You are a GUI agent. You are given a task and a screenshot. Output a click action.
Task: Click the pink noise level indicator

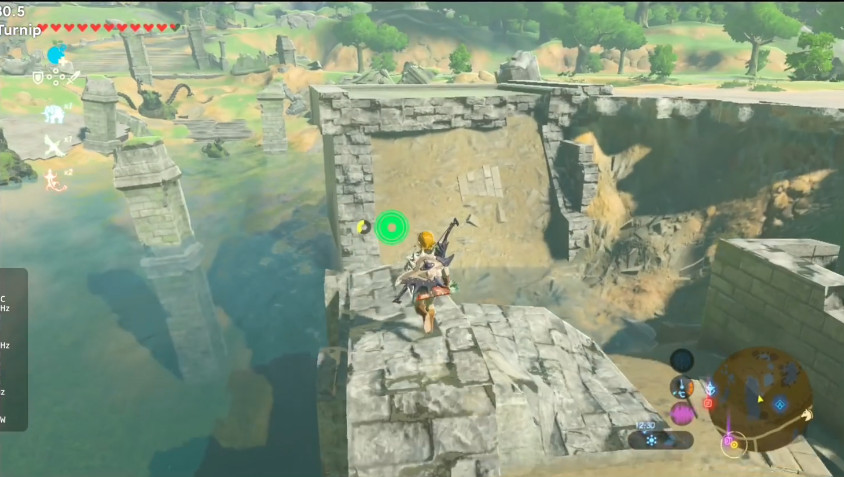pyautogui.click(x=682, y=414)
